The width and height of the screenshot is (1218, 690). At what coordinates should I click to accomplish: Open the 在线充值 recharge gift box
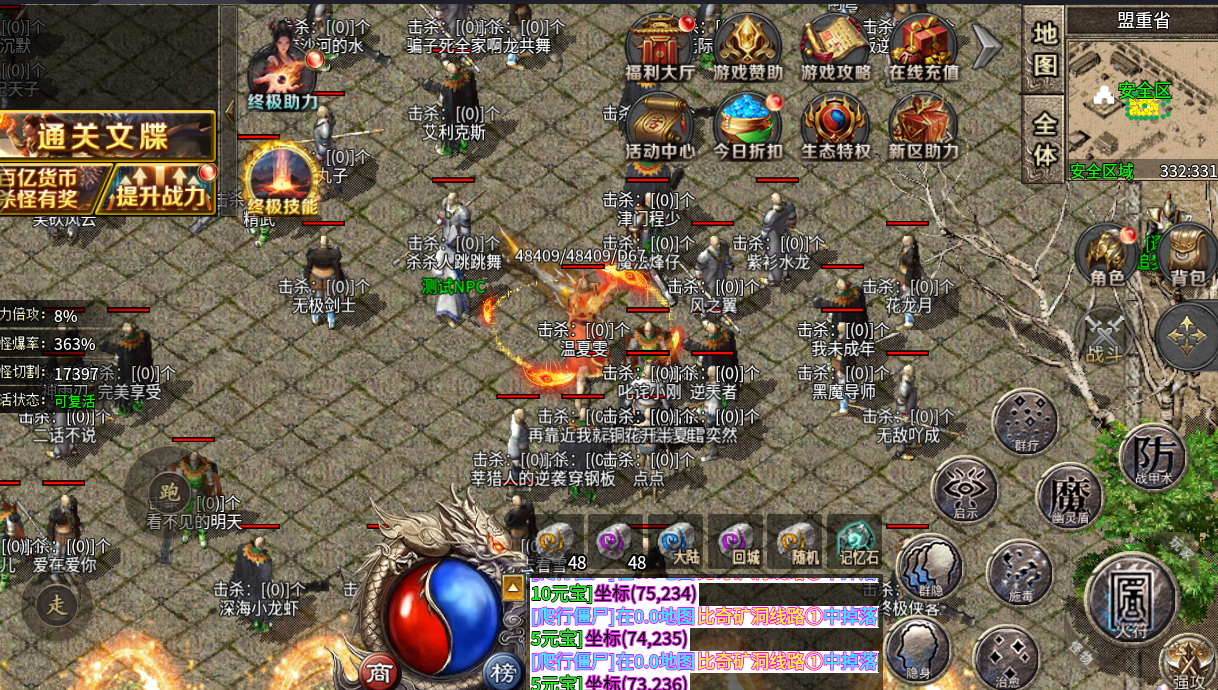click(923, 47)
